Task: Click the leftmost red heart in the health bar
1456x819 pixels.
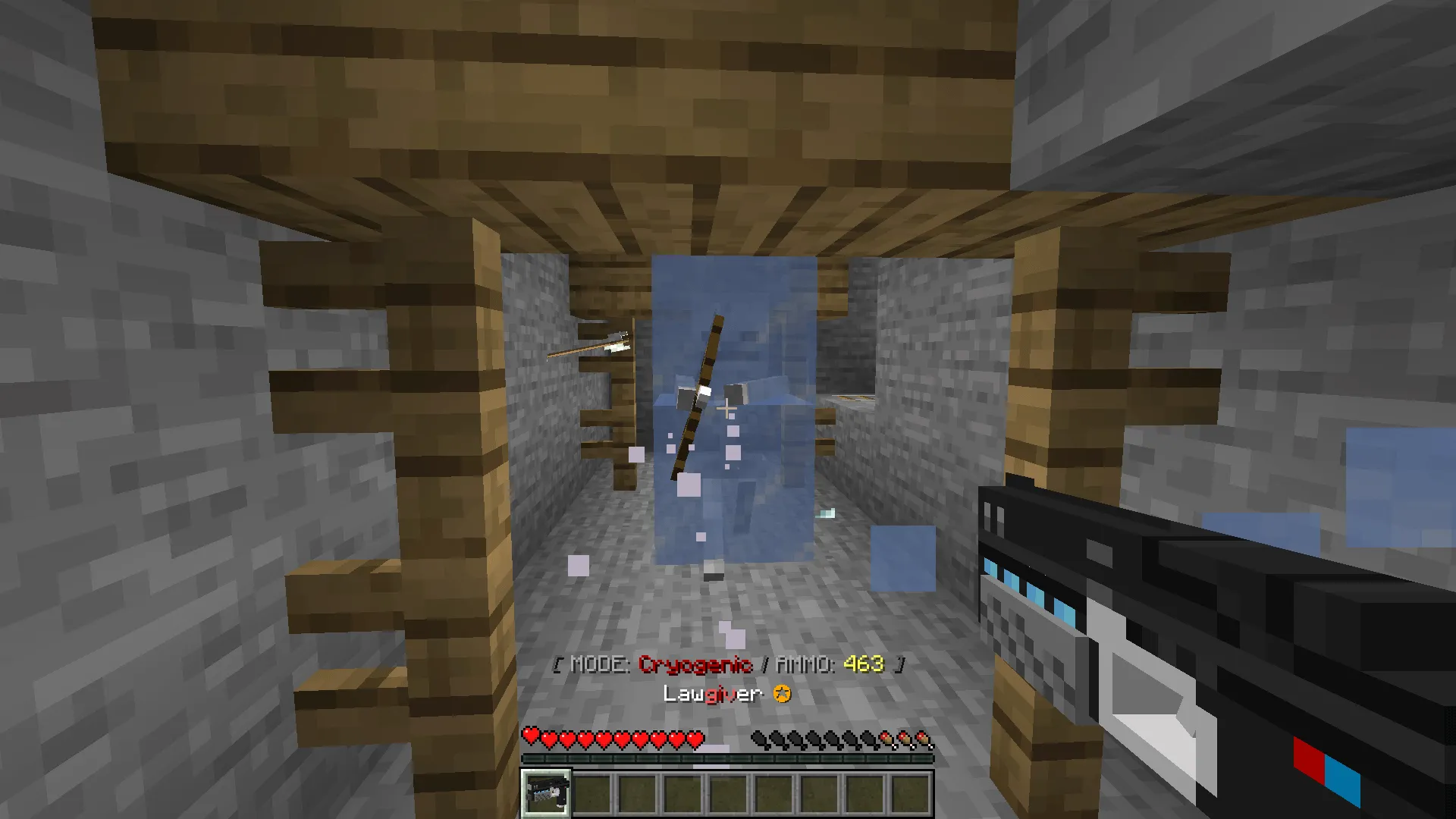Action: tap(531, 737)
